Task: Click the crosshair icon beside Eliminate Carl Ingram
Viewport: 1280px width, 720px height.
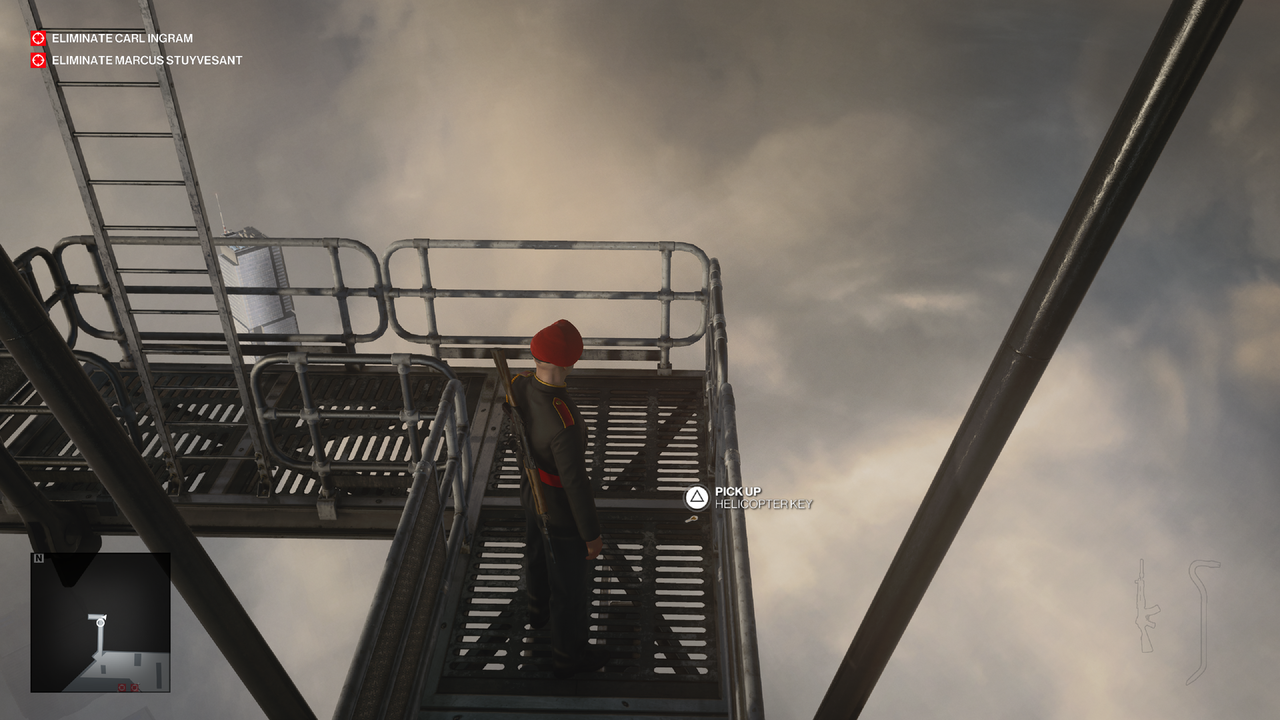Action: click(x=37, y=38)
